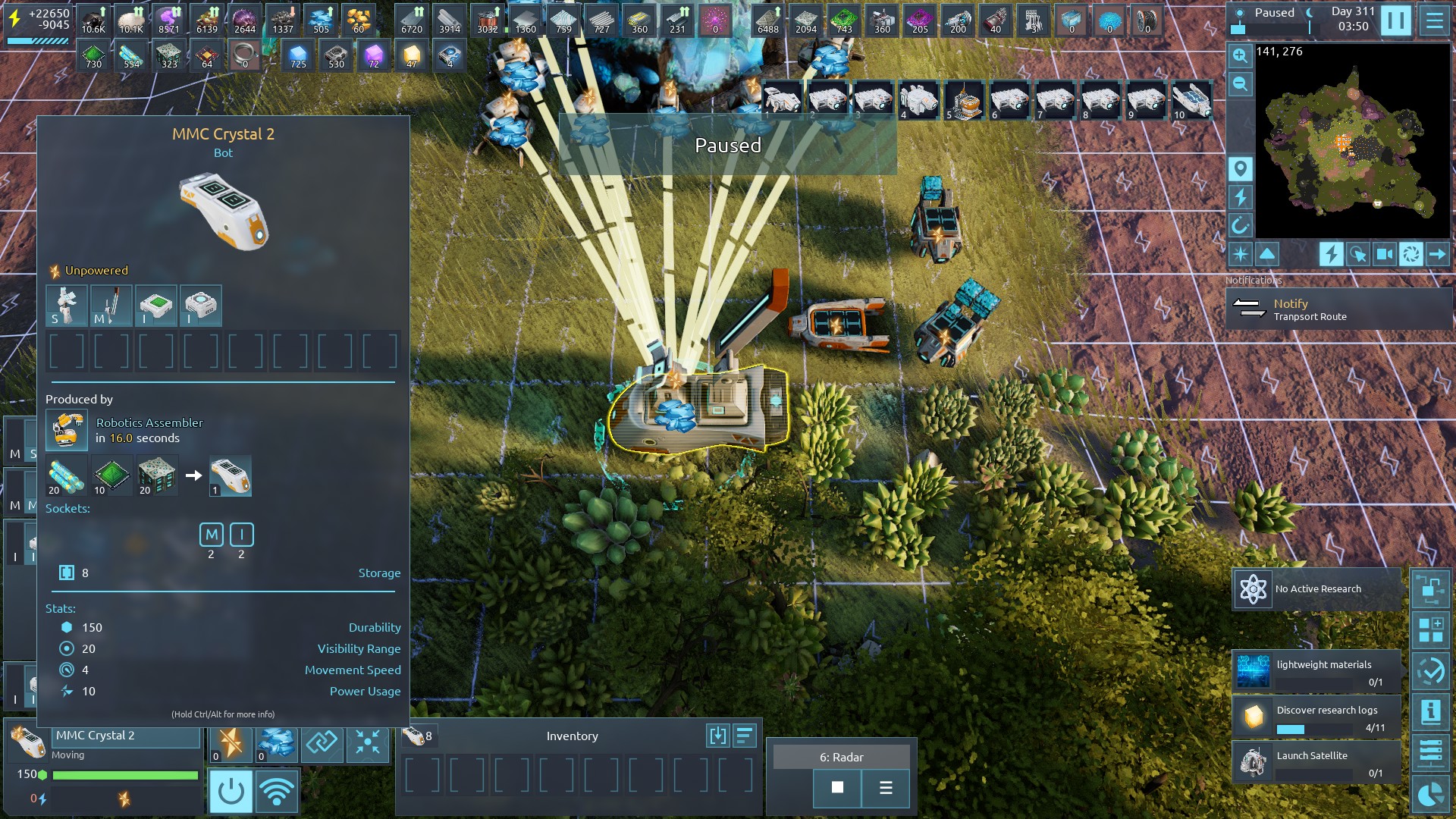The height and width of the screenshot is (819, 1456).
Task: Toggle the unit's wifi signal button
Action: click(277, 792)
